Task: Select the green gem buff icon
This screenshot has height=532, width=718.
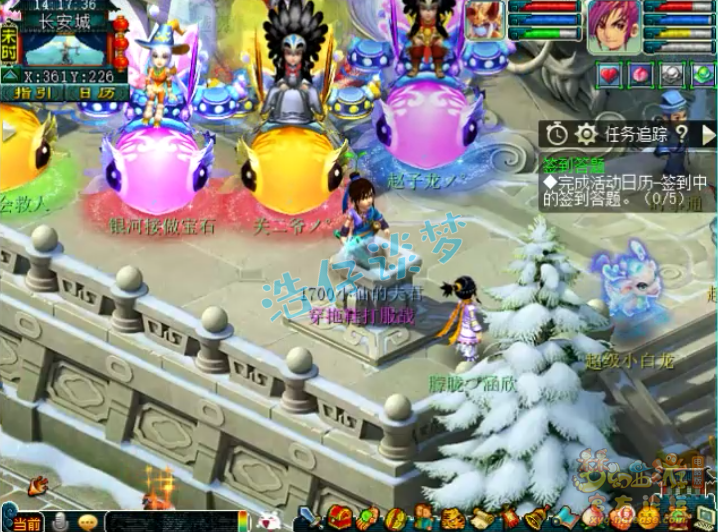Action: pos(702,73)
